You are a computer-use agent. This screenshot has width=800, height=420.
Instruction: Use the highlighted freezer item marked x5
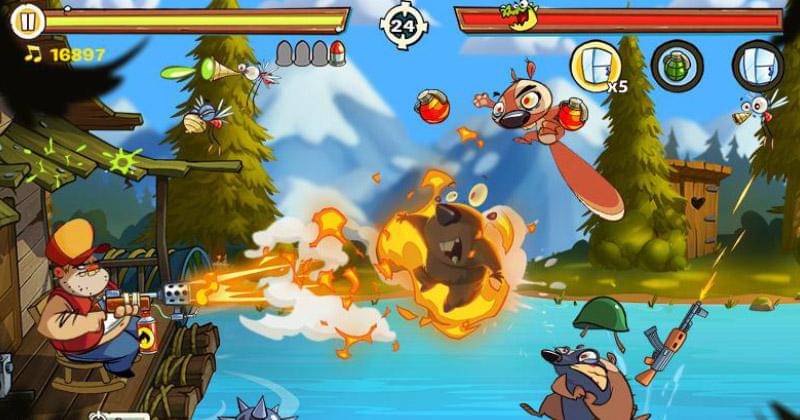(594, 66)
